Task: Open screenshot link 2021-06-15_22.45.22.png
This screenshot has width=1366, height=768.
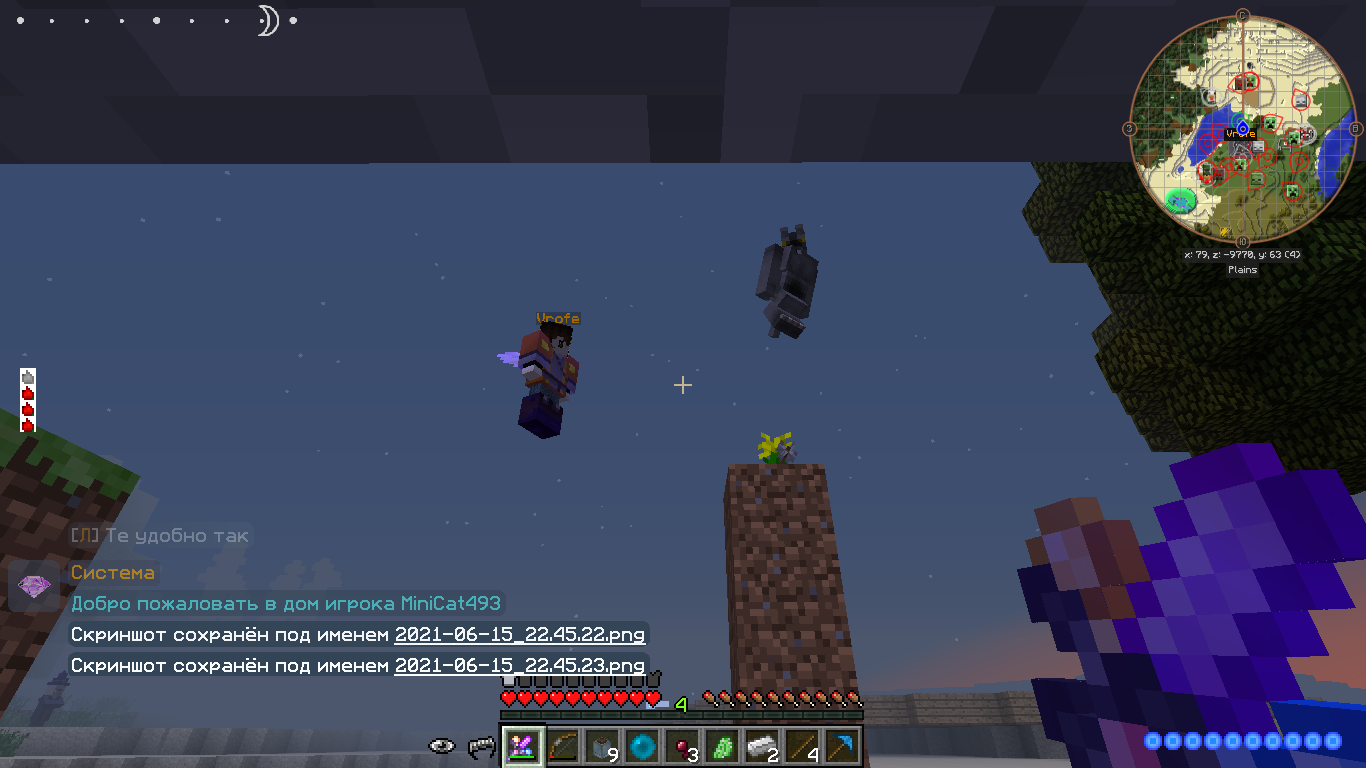Action: click(520, 635)
